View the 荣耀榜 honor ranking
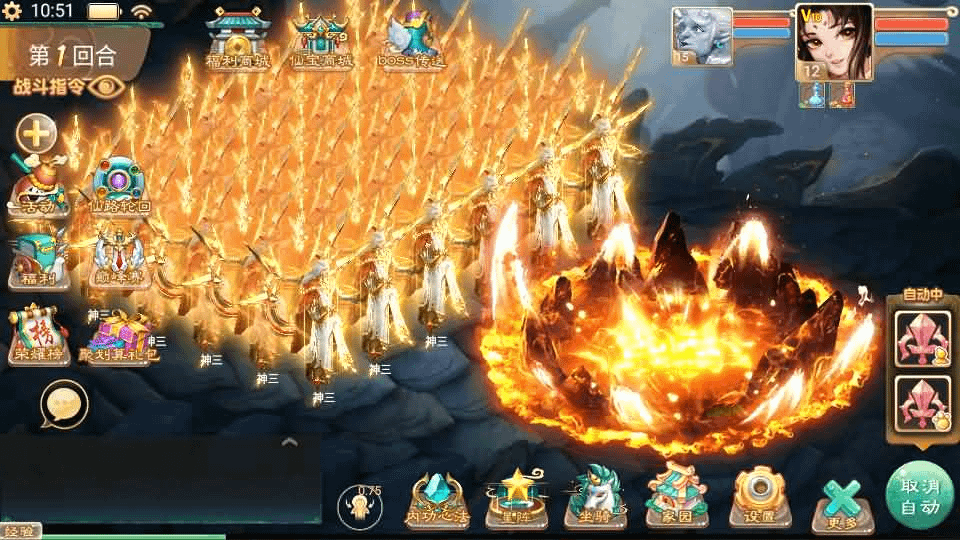The width and height of the screenshot is (960, 540). [x=39, y=333]
